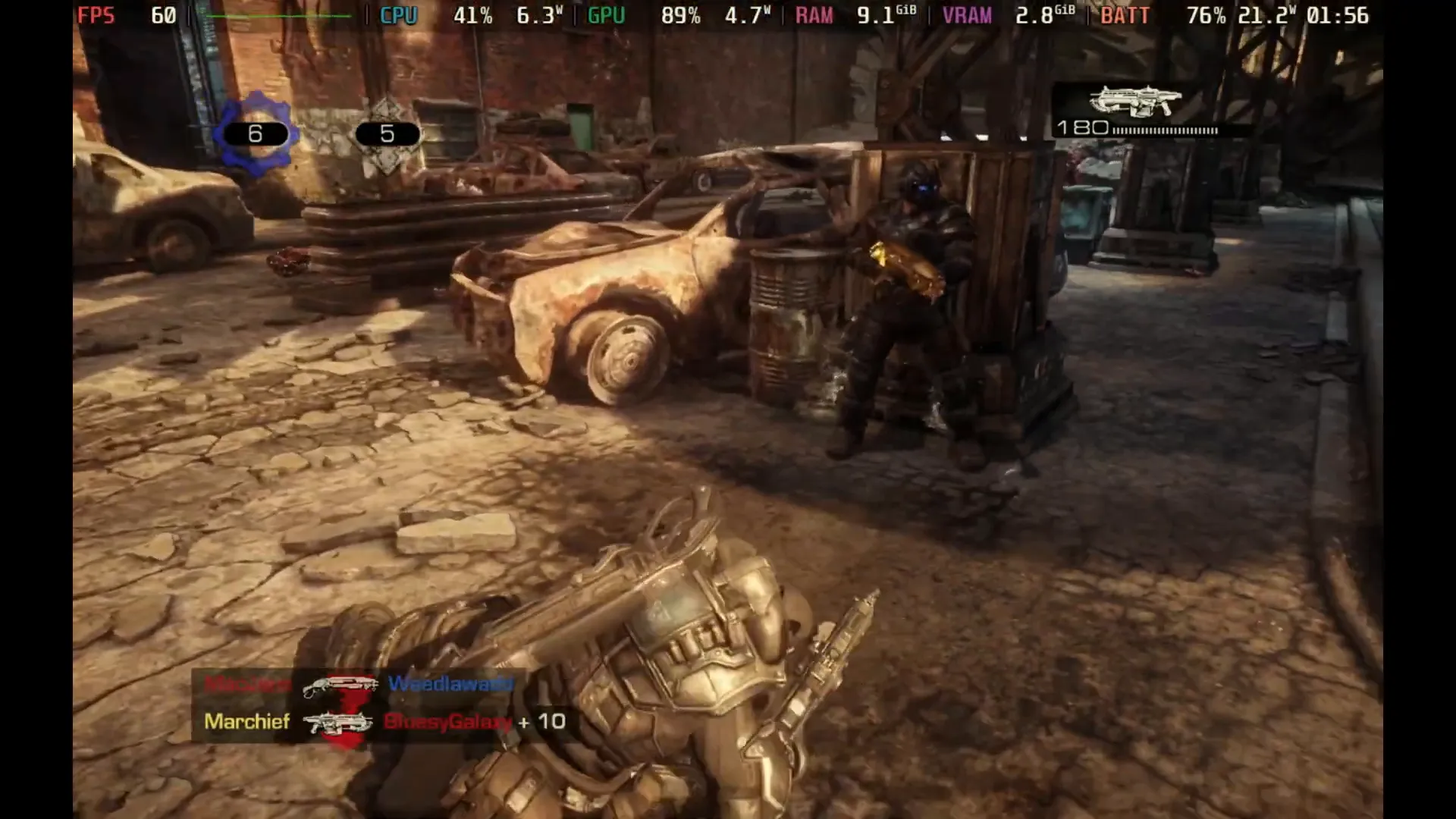
Task: Toggle the VRAM usage readout
Action: (967, 14)
